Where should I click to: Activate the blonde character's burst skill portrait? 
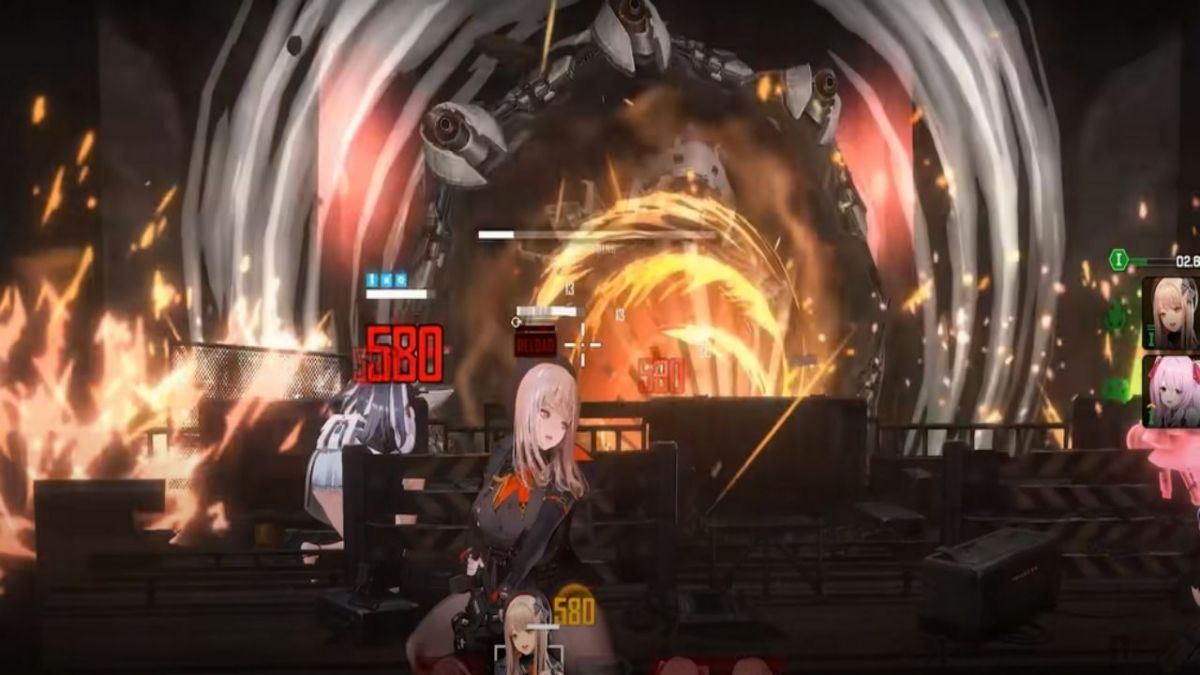(1171, 312)
